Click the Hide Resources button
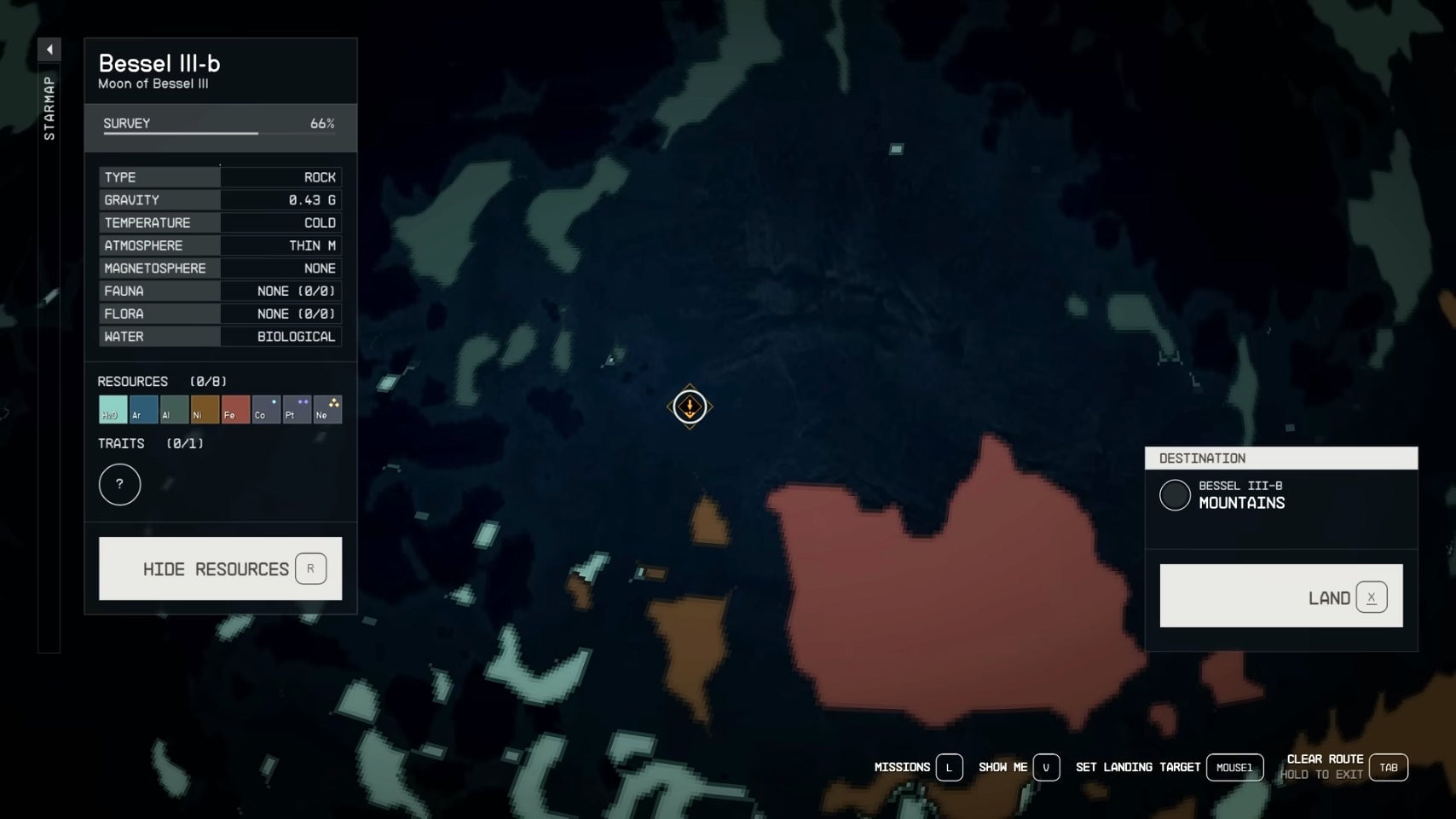This screenshot has height=819, width=1456. [x=220, y=568]
